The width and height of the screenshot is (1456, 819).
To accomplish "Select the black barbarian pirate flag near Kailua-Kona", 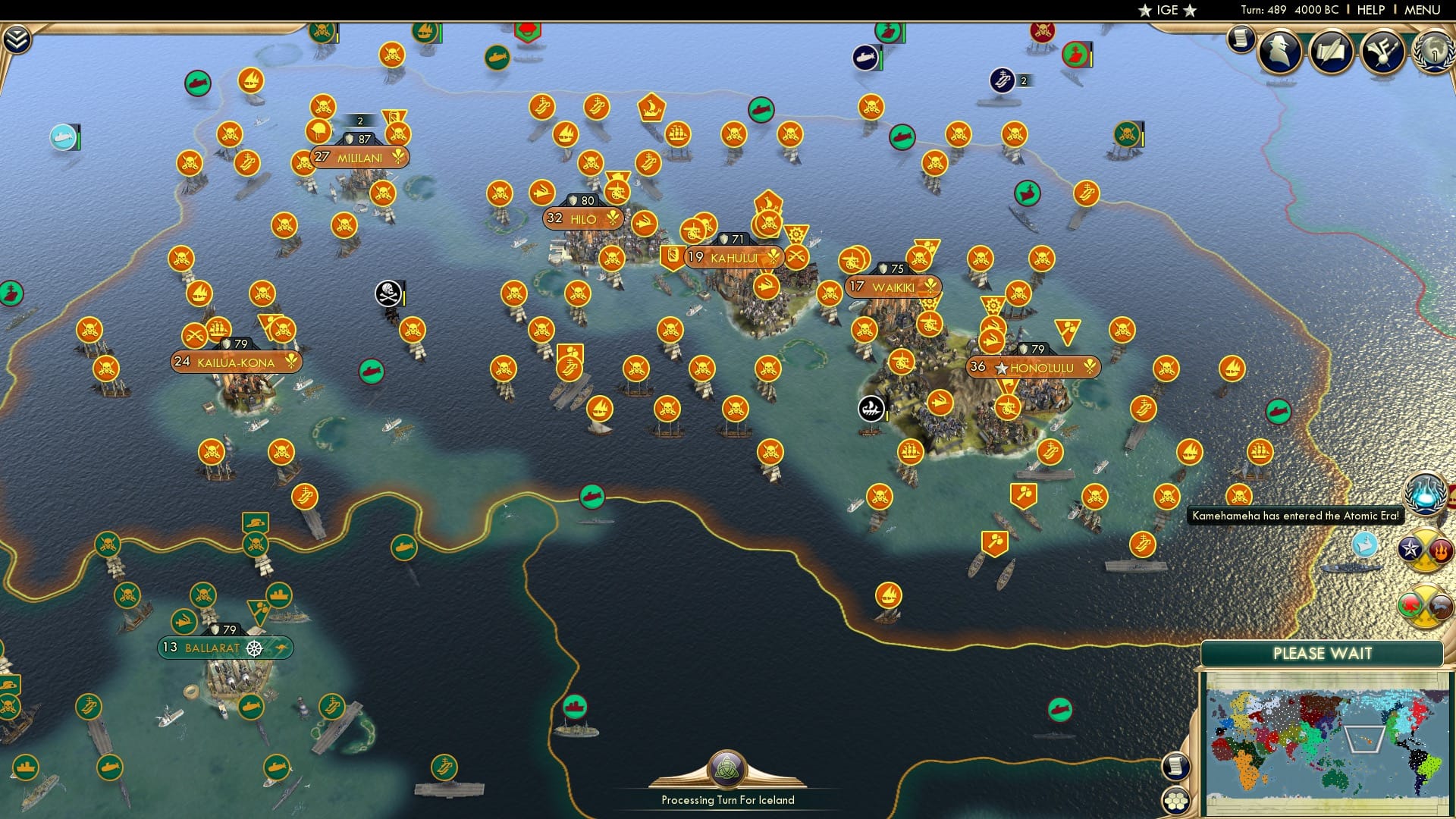I will (387, 292).
